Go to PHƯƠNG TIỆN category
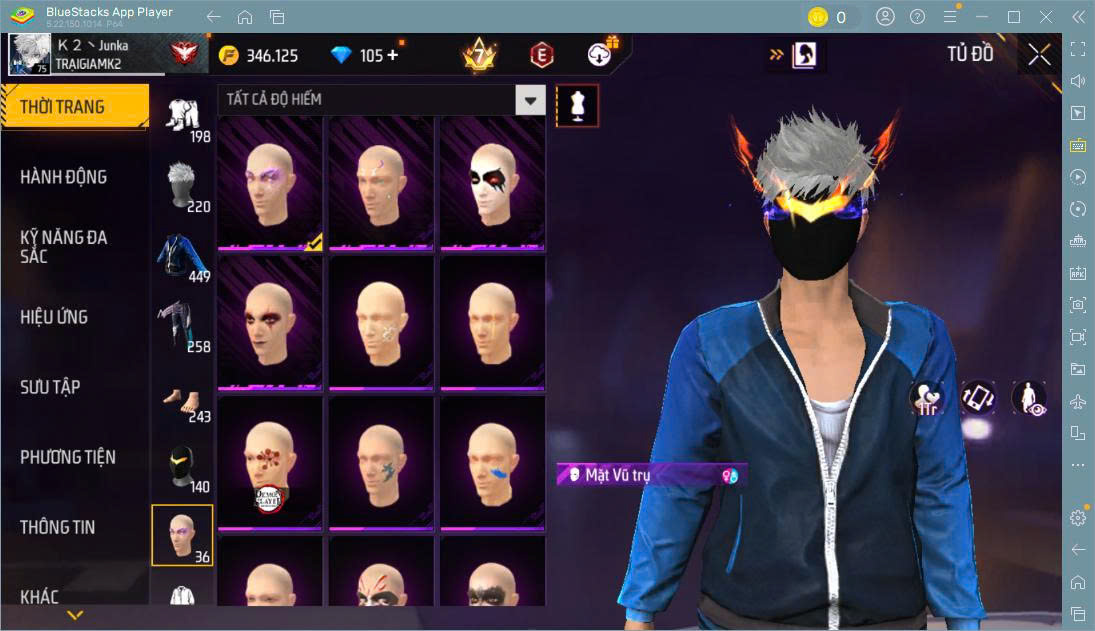Viewport: 1095px width, 631px height. [68, 457]
